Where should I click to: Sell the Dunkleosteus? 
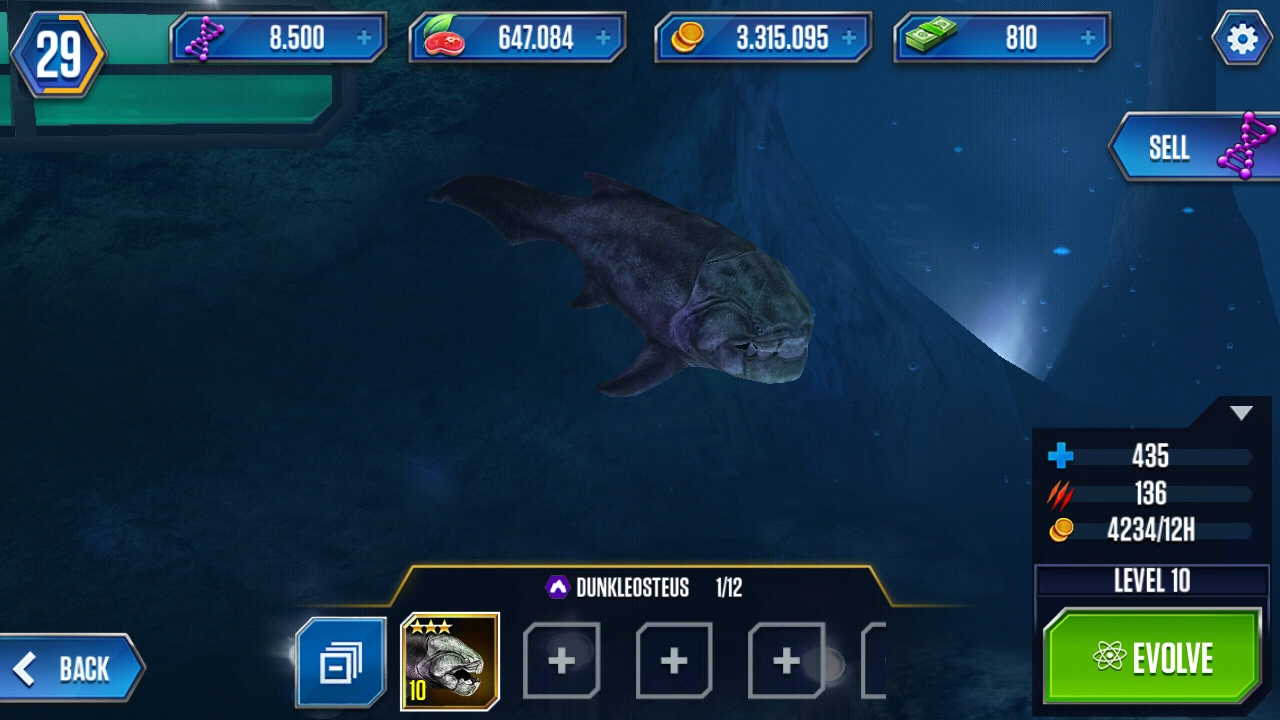pos(1175,147)
